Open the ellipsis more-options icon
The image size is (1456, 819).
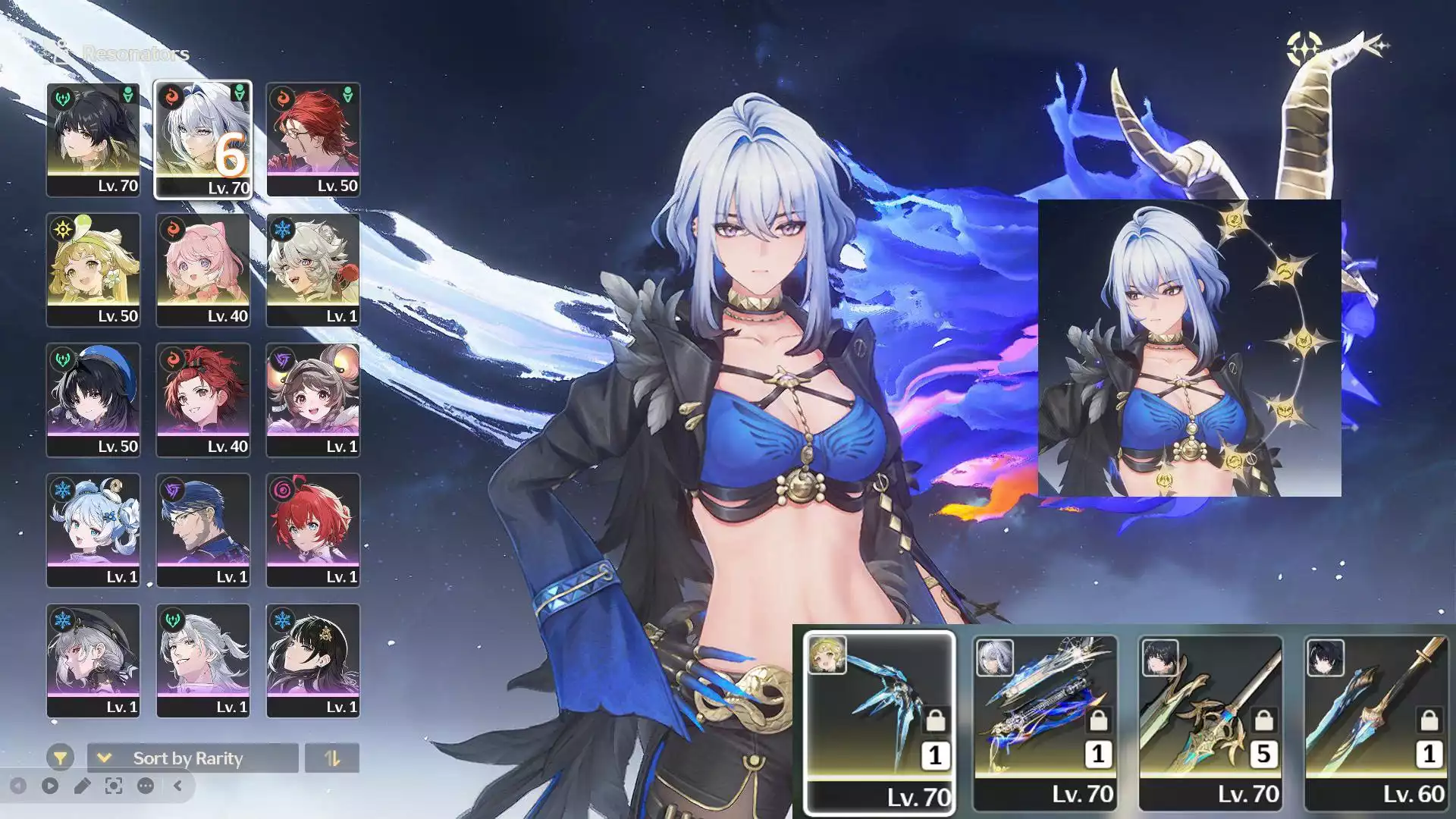point(144,786)
